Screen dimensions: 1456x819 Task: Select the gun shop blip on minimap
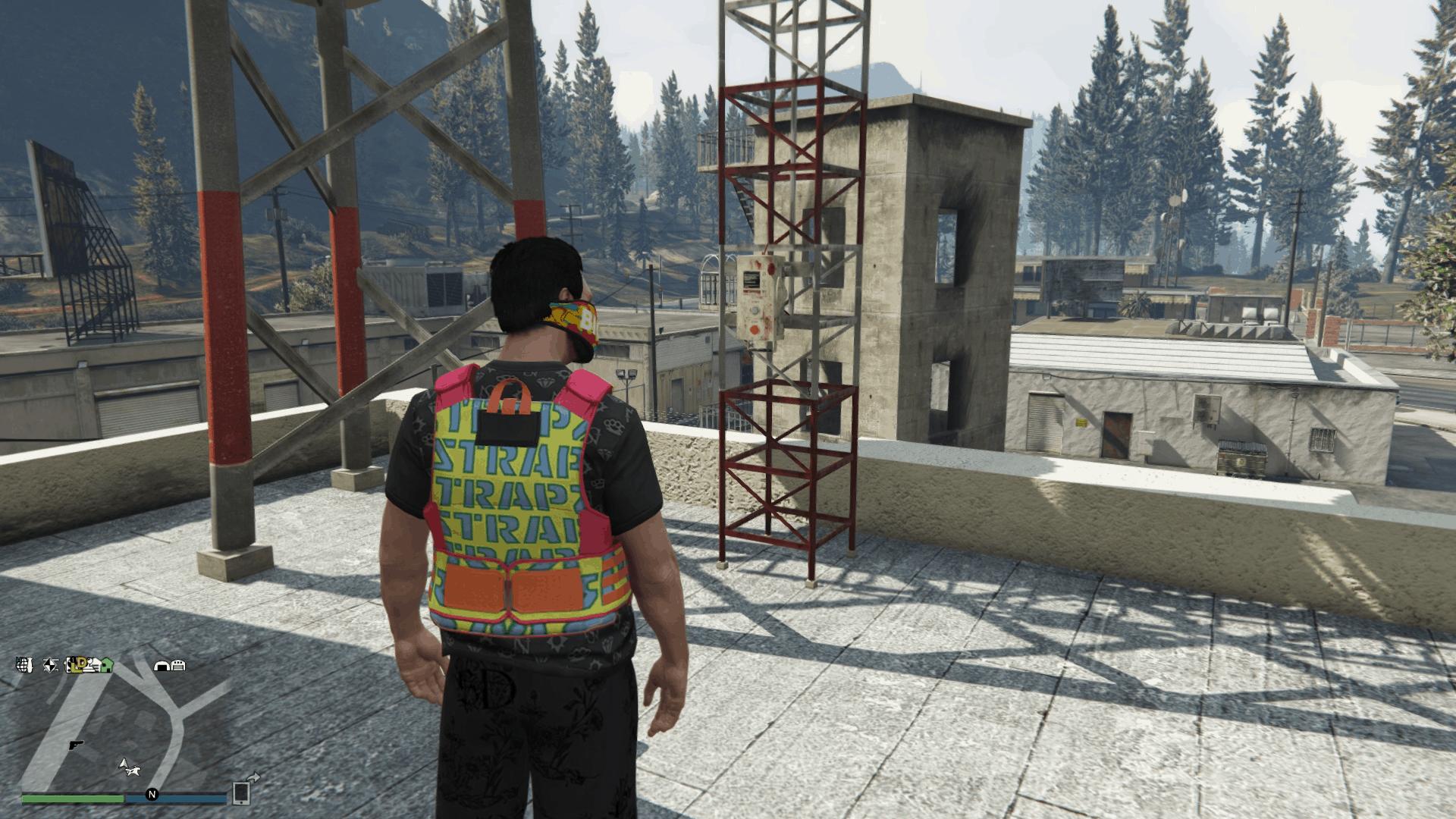tap(76, 745)
